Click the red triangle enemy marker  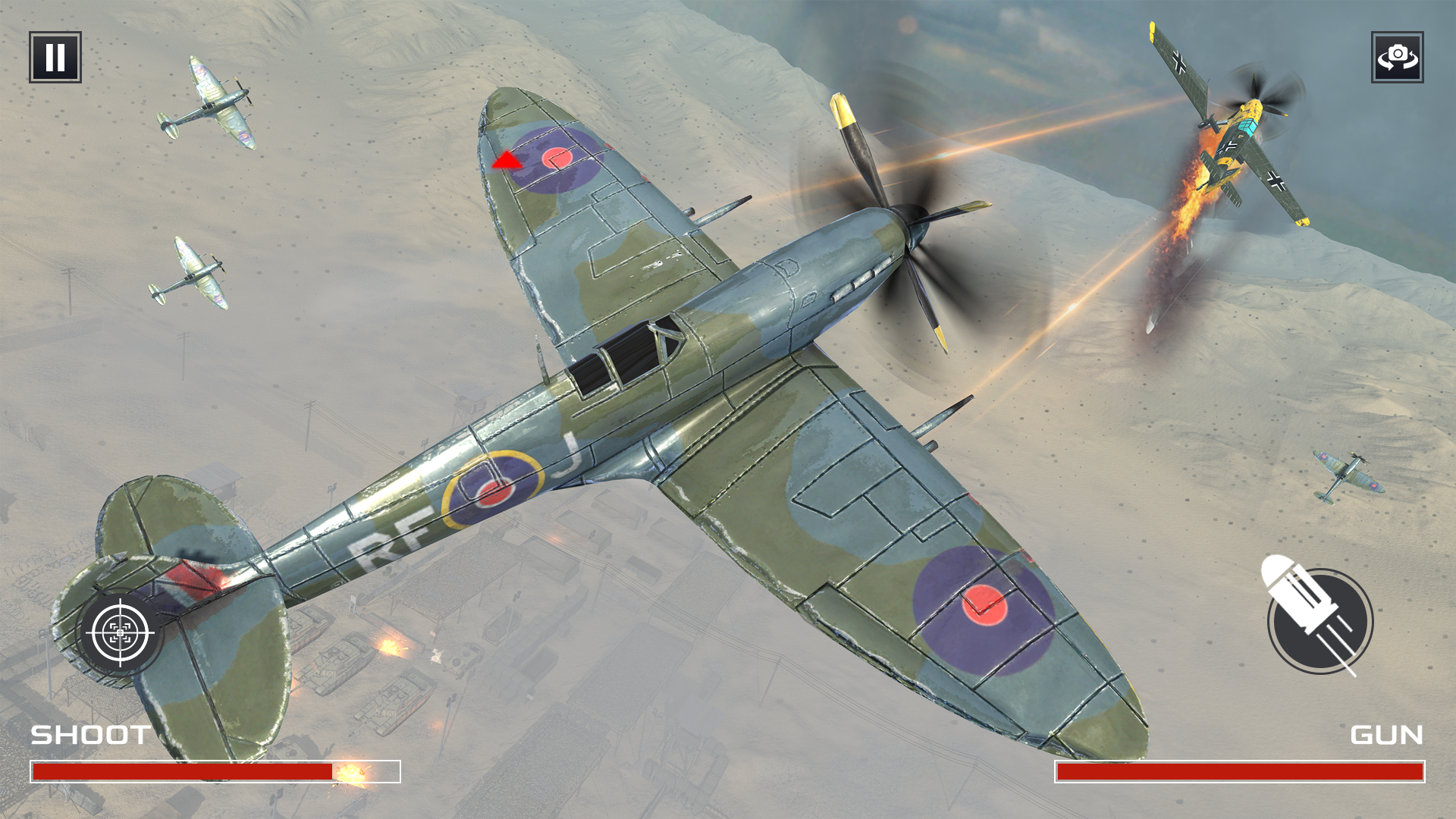pos(507,159)
